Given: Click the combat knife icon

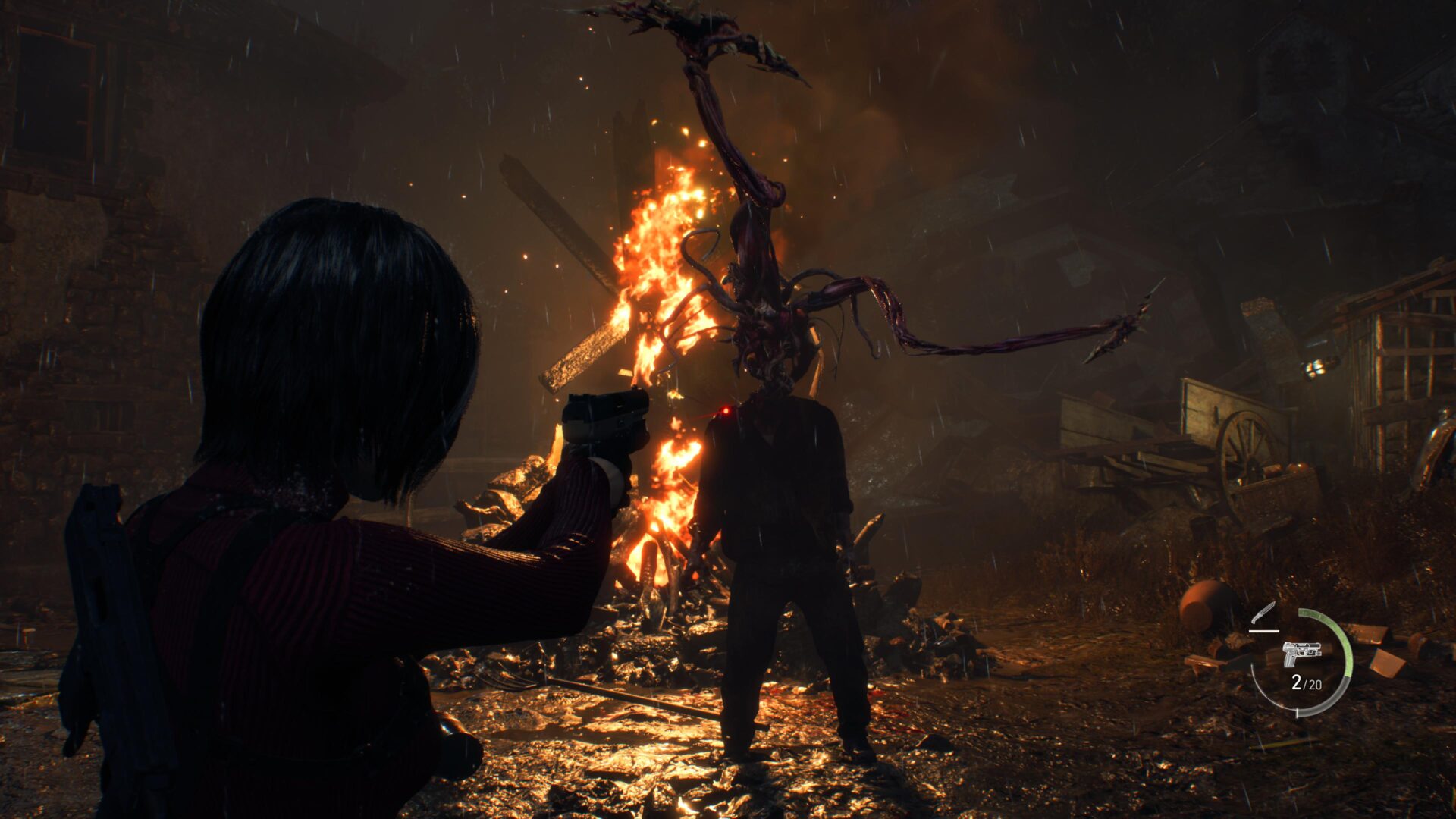Looking at the screenshot, I should 1264,613.
